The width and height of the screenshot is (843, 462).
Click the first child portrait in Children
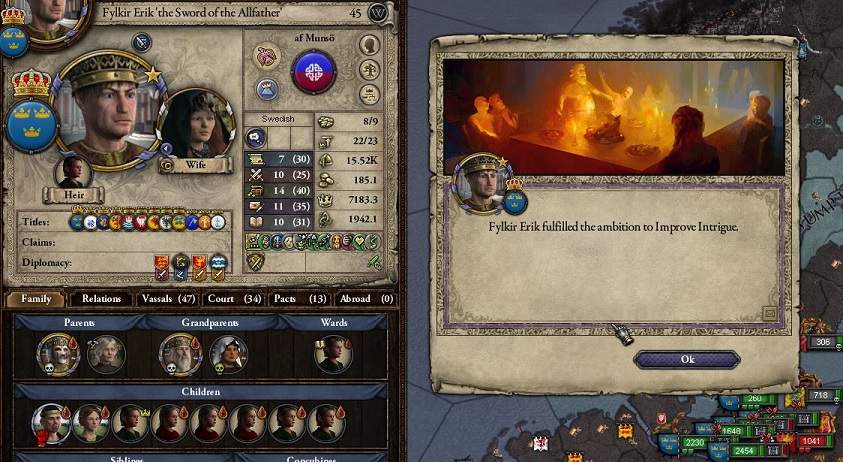[x=50, y=424]
